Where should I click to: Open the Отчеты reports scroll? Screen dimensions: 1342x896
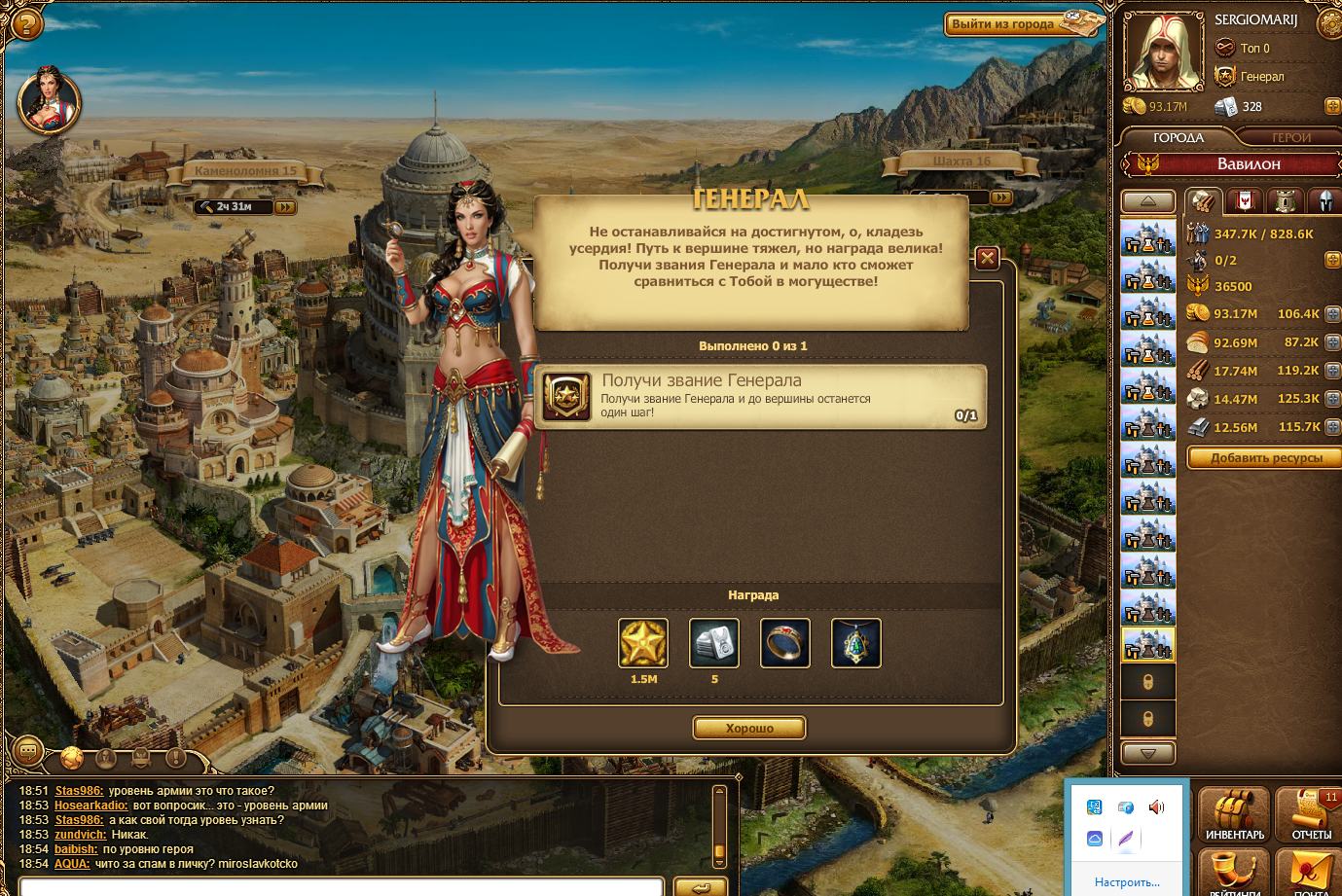pyautogui.click(x=1310, y=815)
